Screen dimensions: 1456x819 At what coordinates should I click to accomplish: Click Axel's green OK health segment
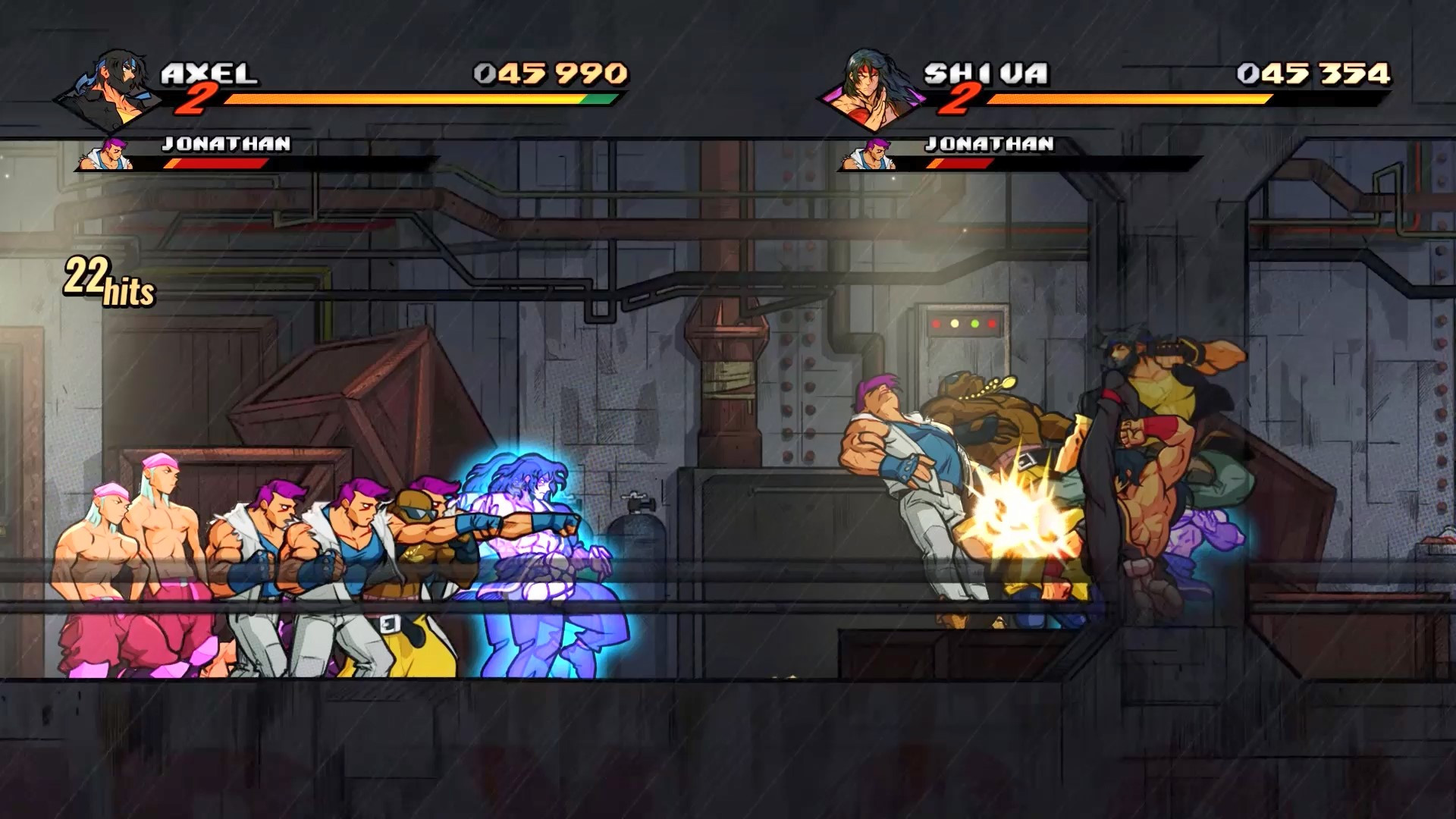595,99
